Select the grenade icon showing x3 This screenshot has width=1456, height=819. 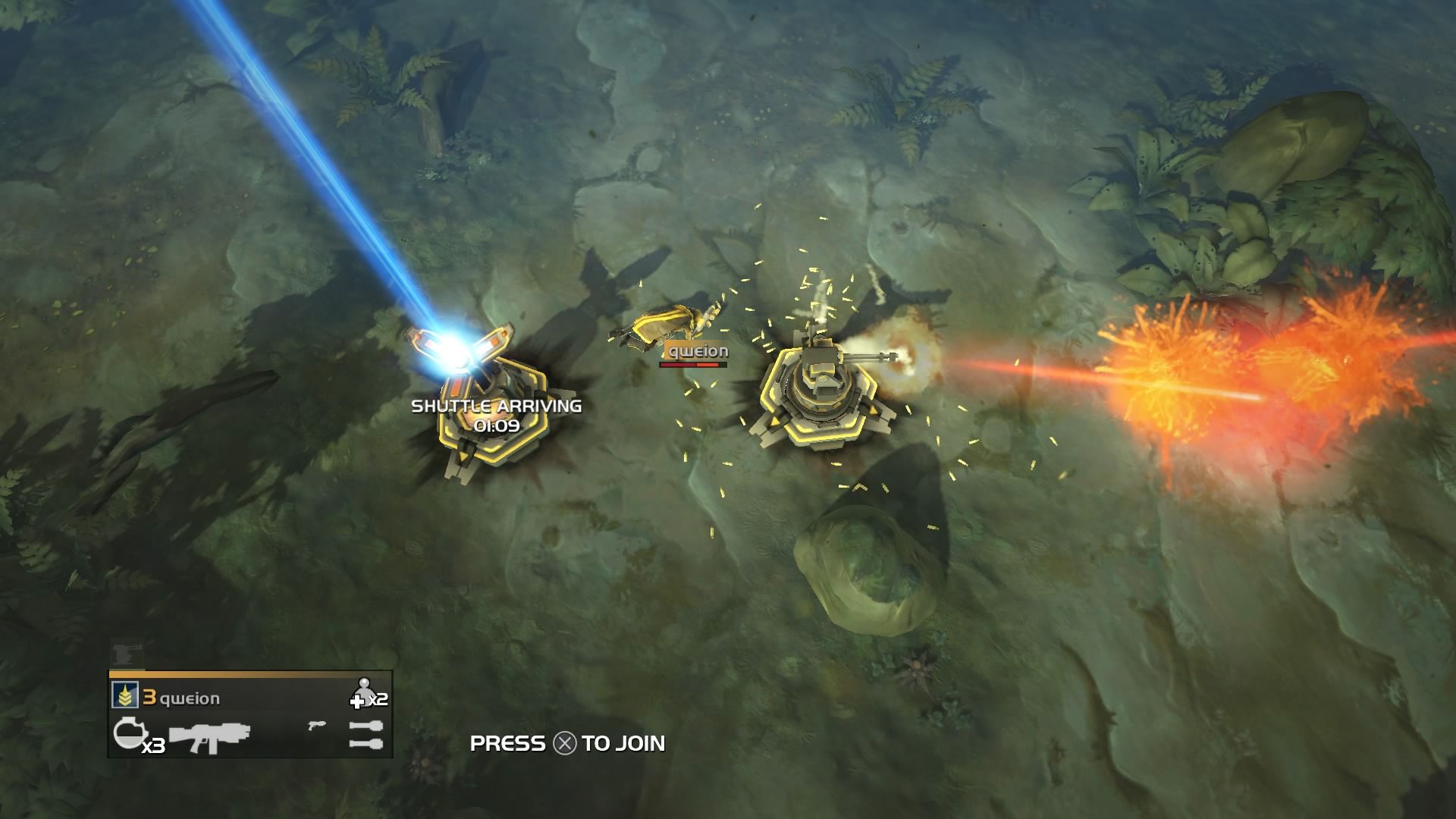point(127,733)
